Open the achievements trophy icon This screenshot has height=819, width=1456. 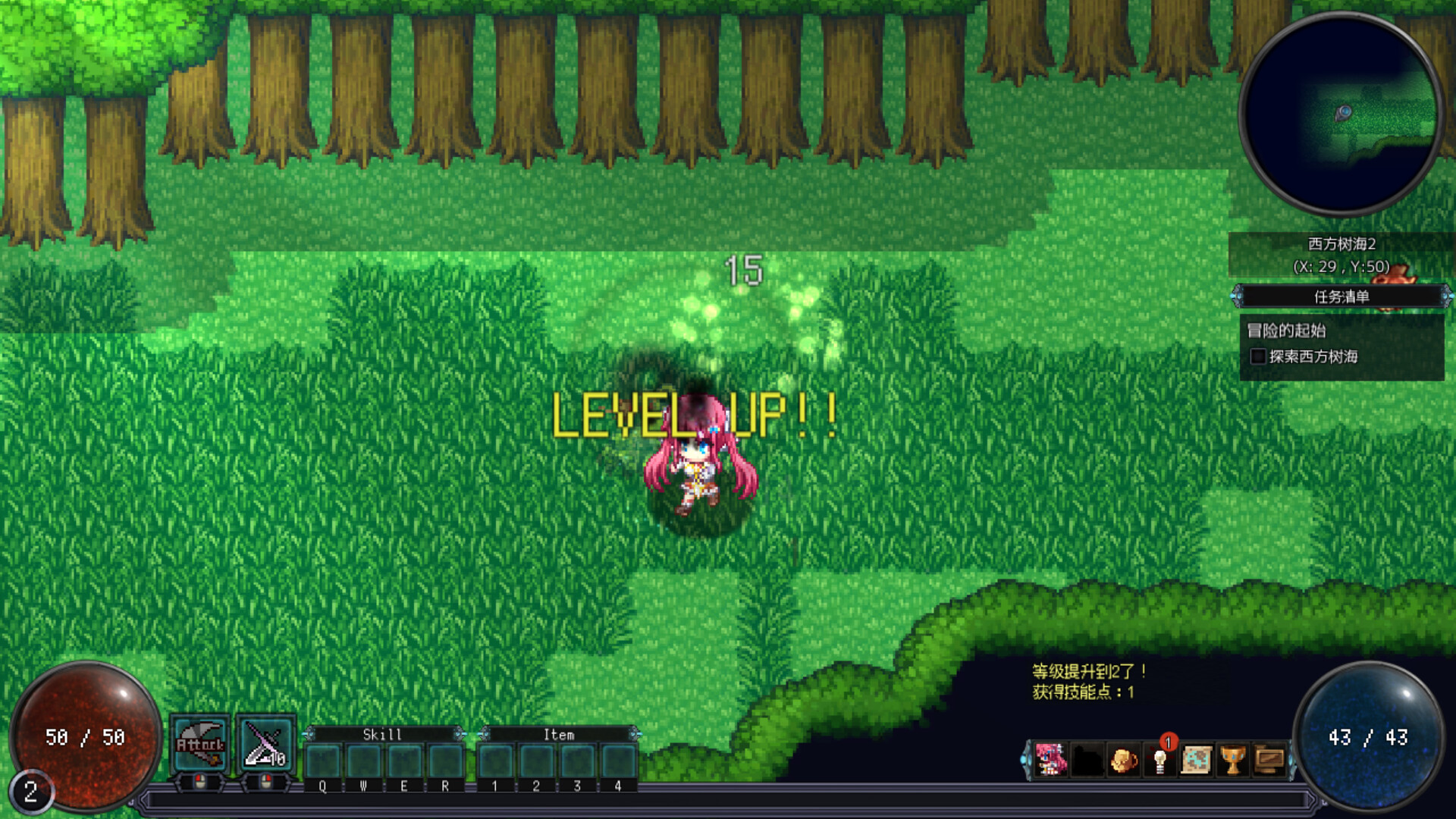click(x=1235, y=758)
